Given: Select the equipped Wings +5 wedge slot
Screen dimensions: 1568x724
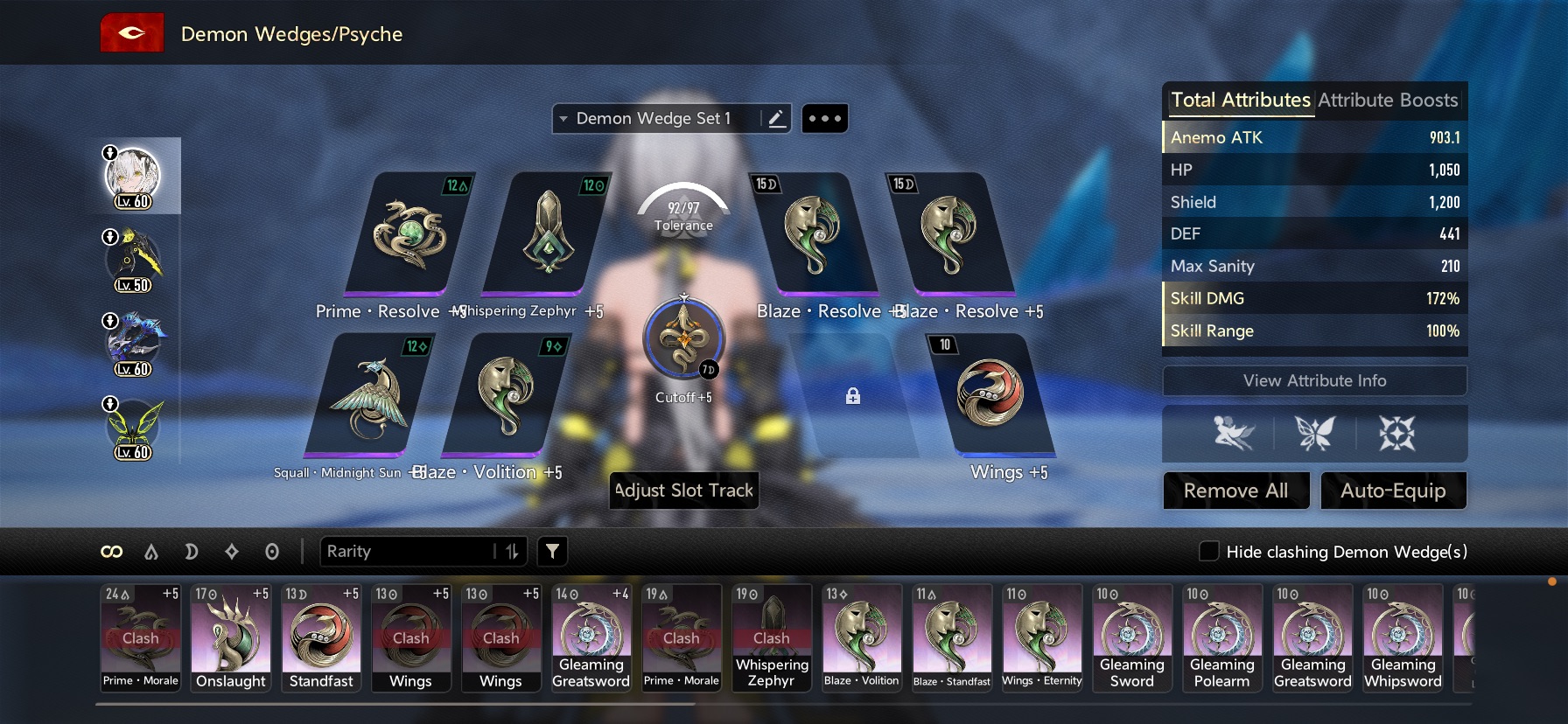Looking at the screenshot, I should pyautogui.click(x=990, y=395).
